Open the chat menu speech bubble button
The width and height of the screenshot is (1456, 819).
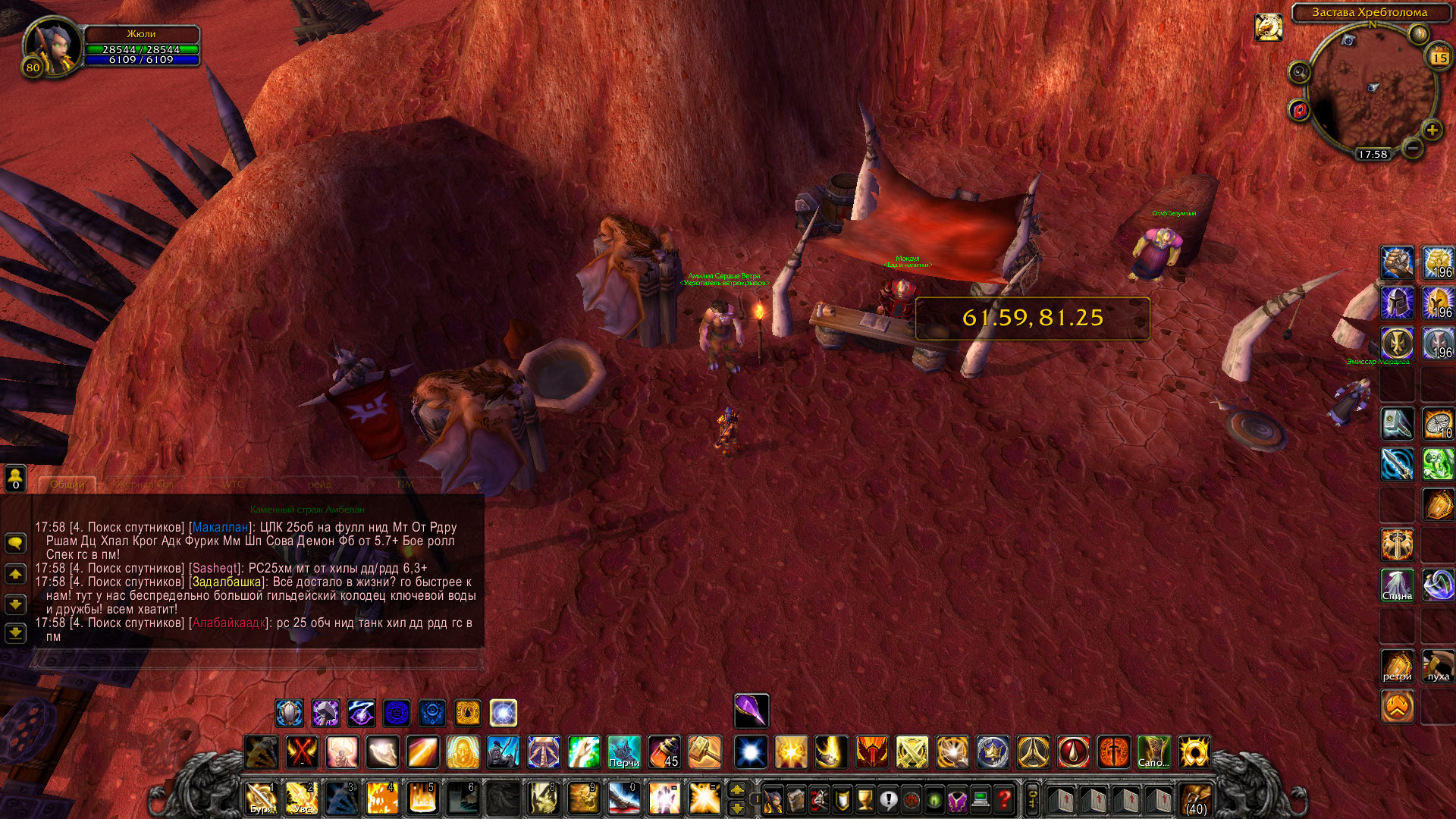15,543
